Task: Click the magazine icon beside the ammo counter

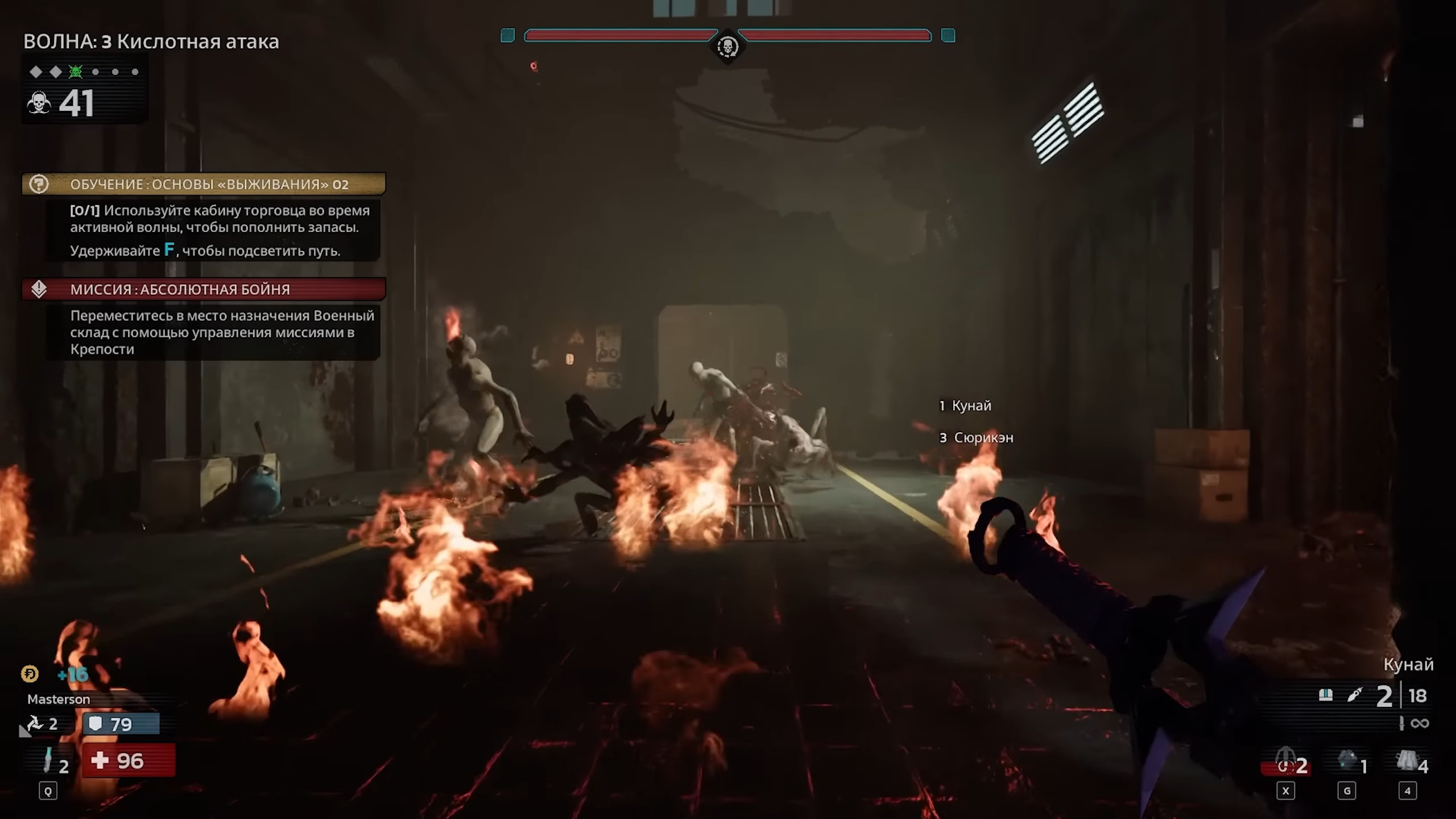Action: 1326,695
